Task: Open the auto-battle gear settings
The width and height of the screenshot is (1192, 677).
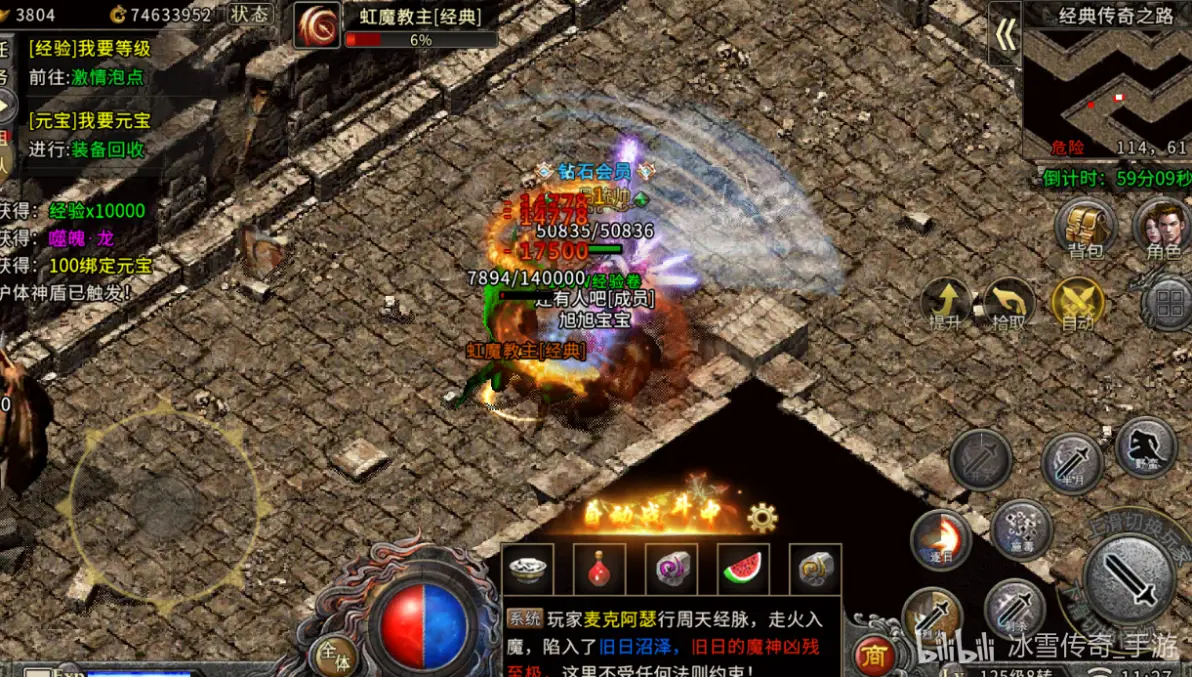Action: [x=762, y=517]
